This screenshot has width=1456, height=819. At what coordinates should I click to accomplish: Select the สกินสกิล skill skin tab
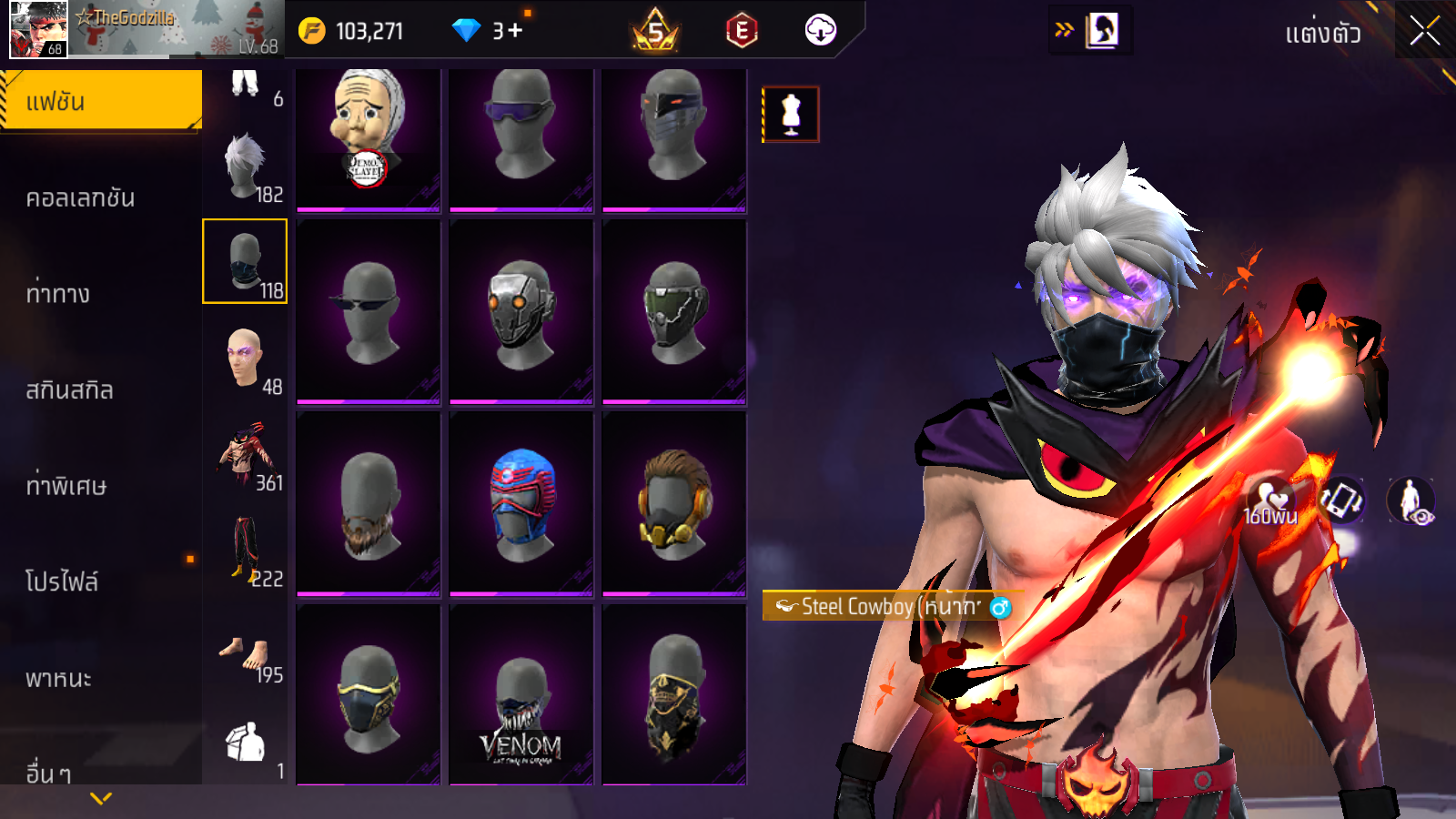tap(70, 389)
